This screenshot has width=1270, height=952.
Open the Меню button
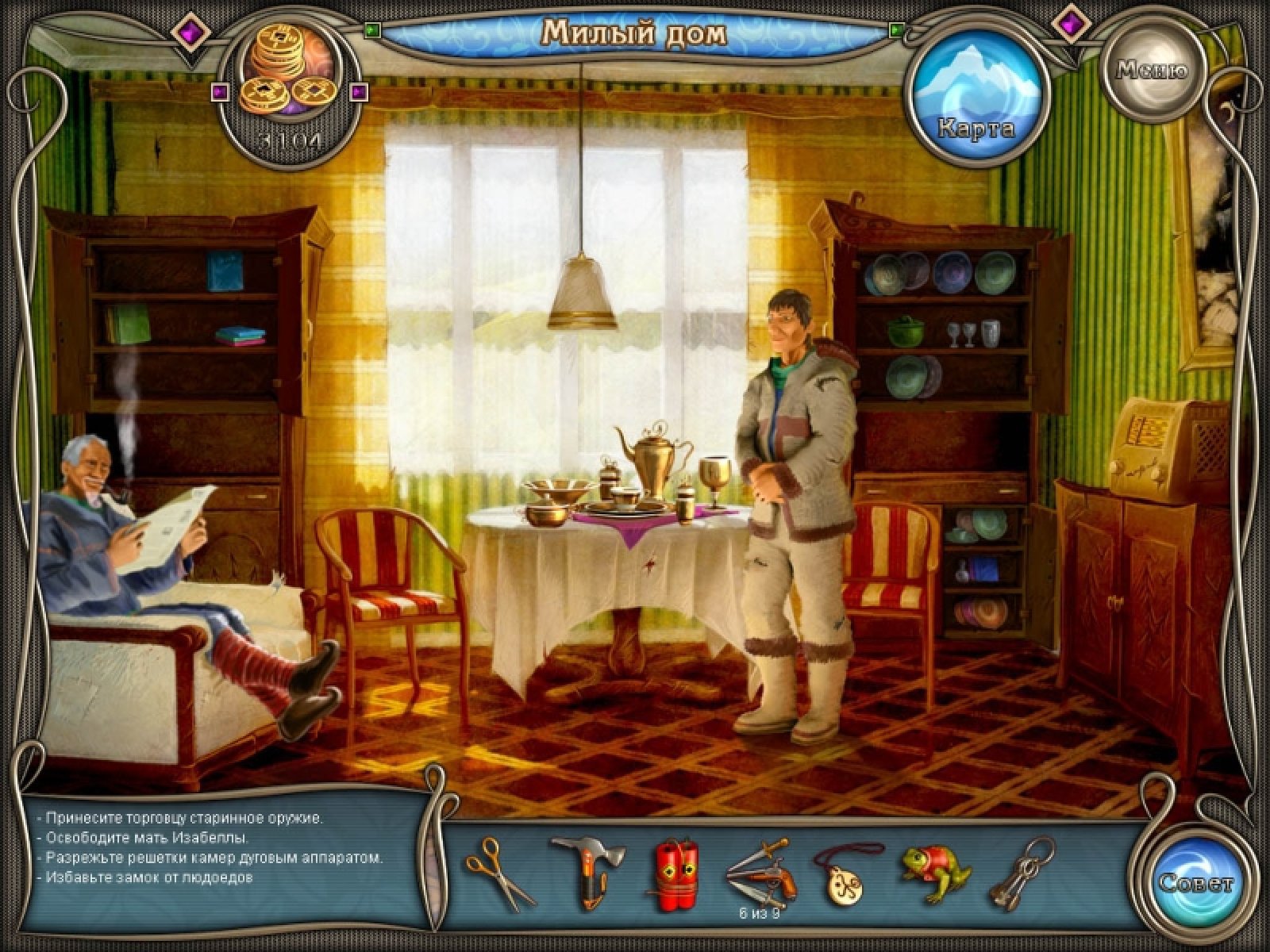(1152, 71)
